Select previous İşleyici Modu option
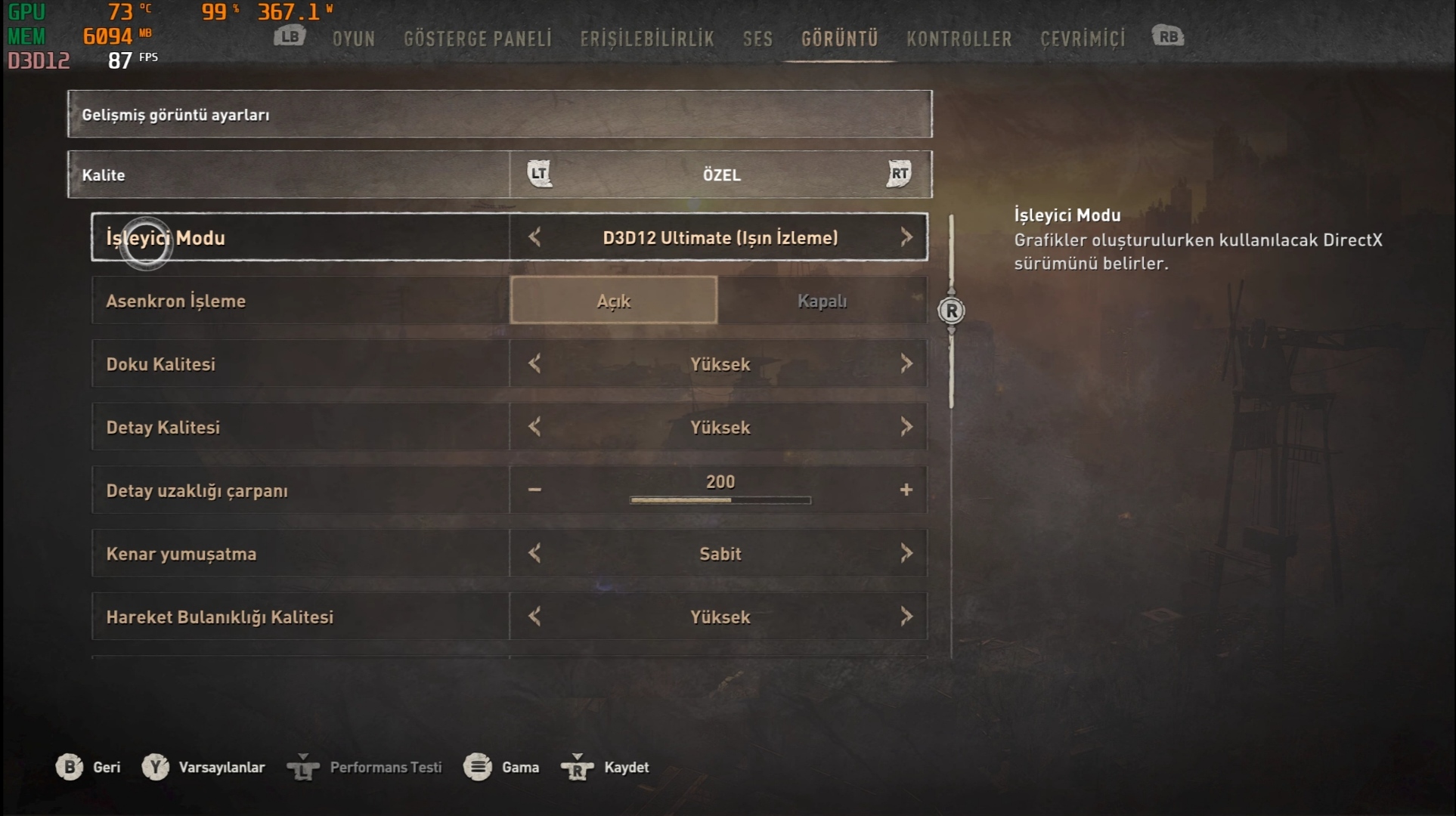The height and width of the screenshot is (816, 1456). tap(534, 237)
